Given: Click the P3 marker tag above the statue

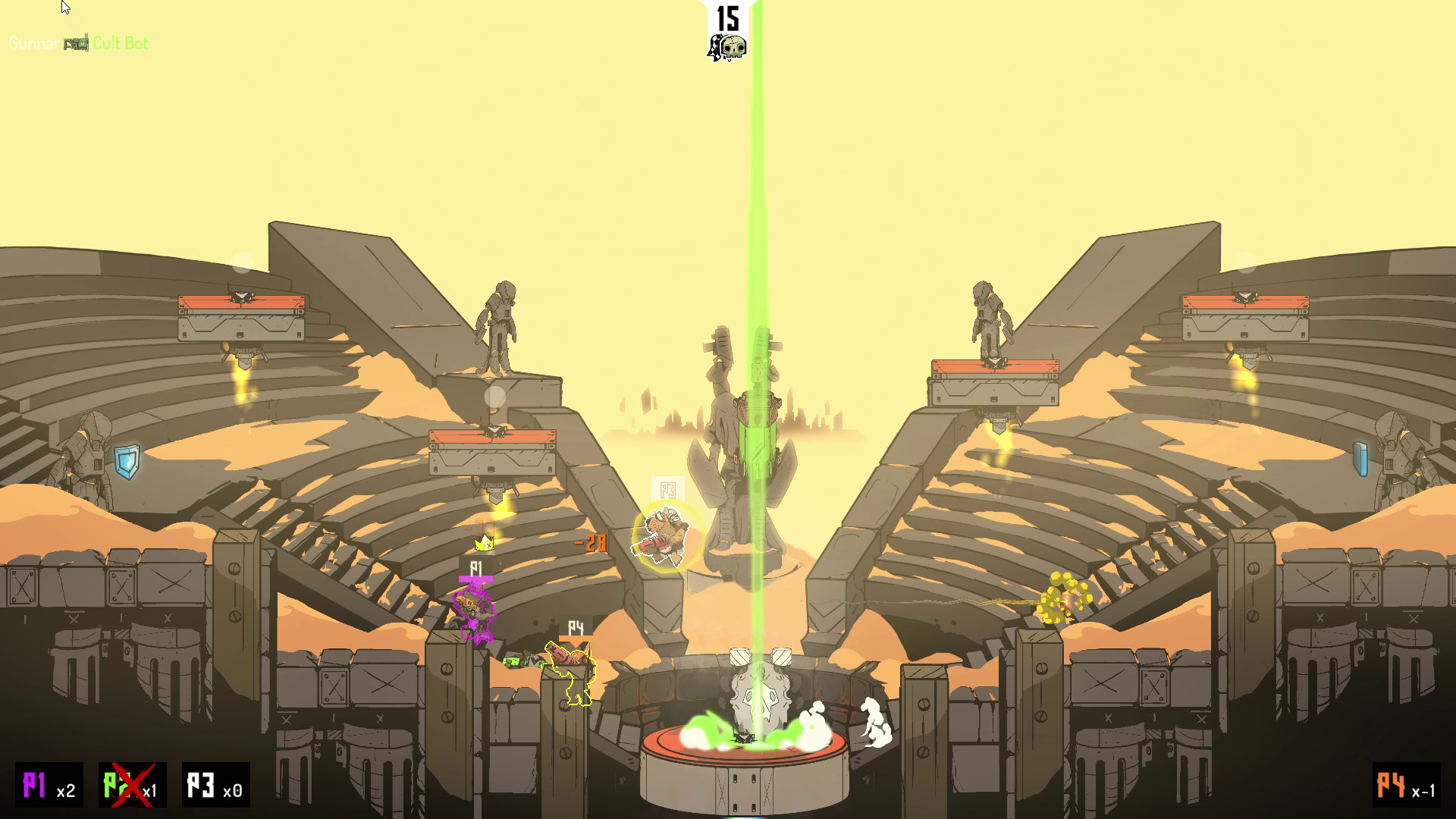Looking at the screenshot, I should point(667,489).
